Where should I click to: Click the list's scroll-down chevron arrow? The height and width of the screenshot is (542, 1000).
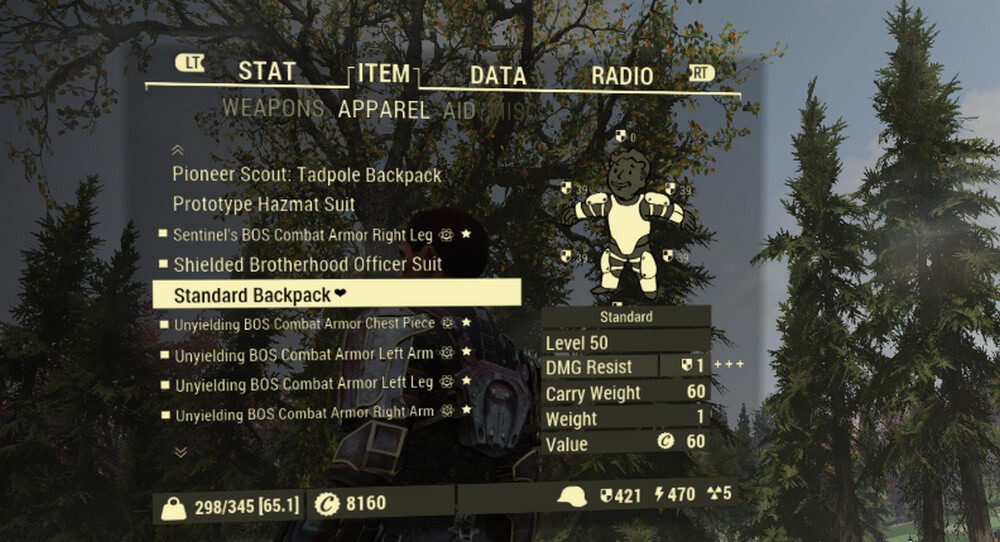[x=180, y=451]
